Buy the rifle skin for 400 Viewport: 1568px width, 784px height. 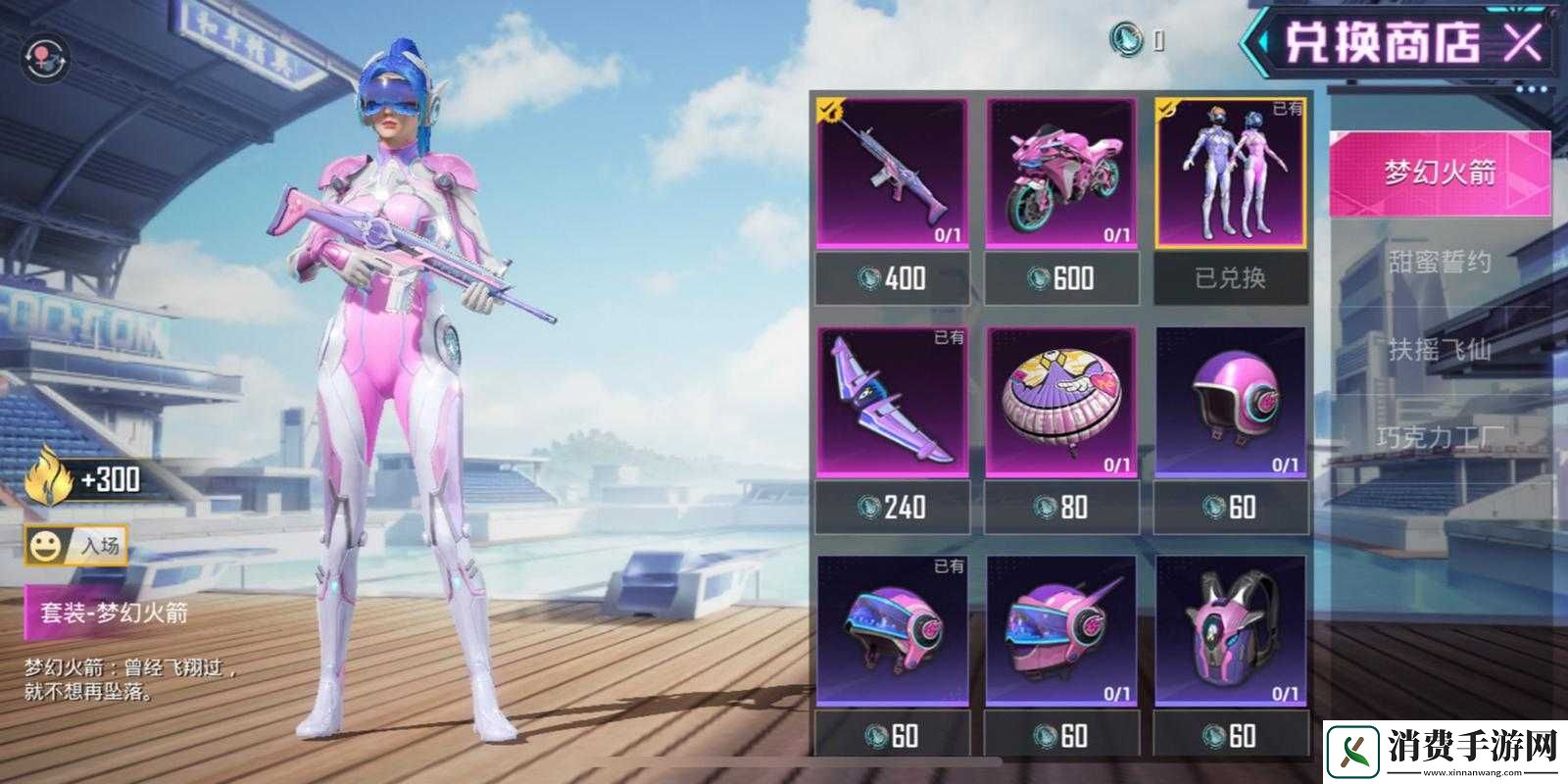(x=892, y=278)
